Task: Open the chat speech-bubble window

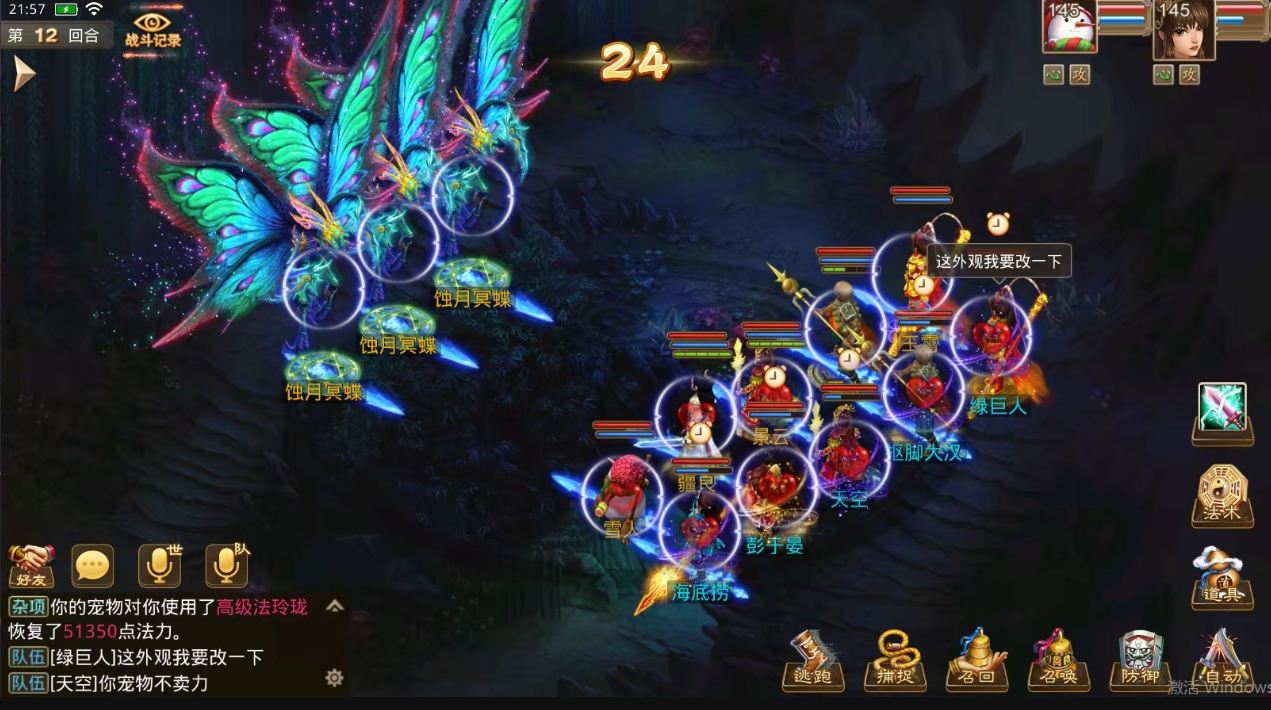Action: (93, 566)
